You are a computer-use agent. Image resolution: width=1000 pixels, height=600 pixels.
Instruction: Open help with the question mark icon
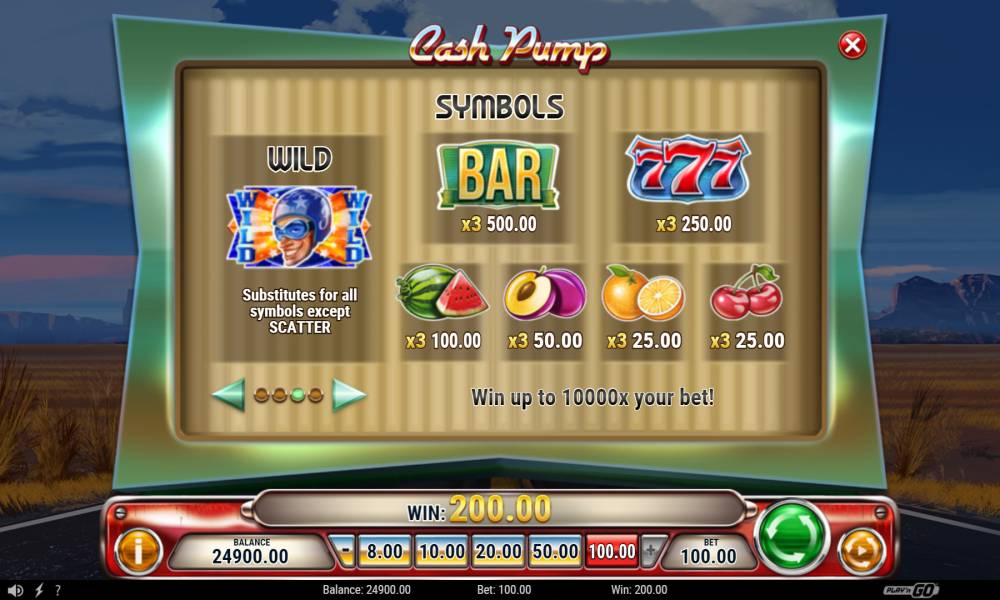[58, 590]
